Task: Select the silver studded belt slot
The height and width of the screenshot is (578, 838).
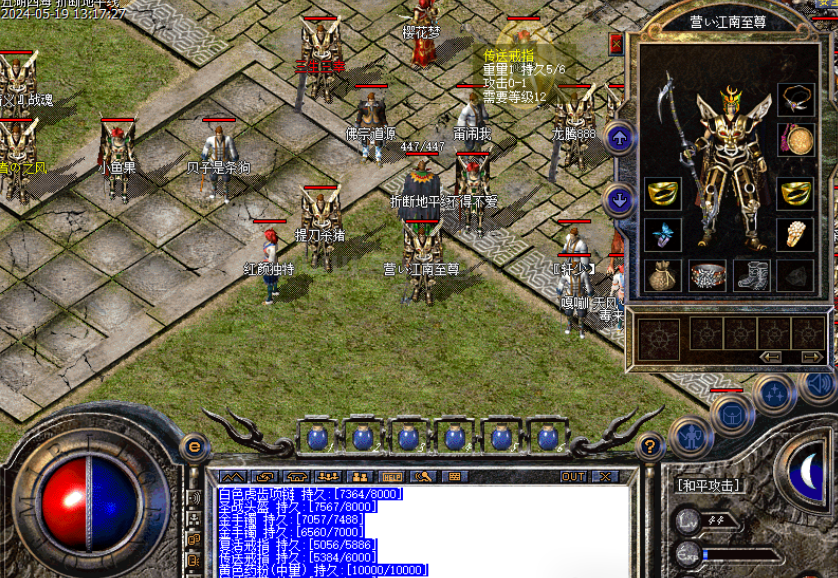Action: tap(707, 275)
